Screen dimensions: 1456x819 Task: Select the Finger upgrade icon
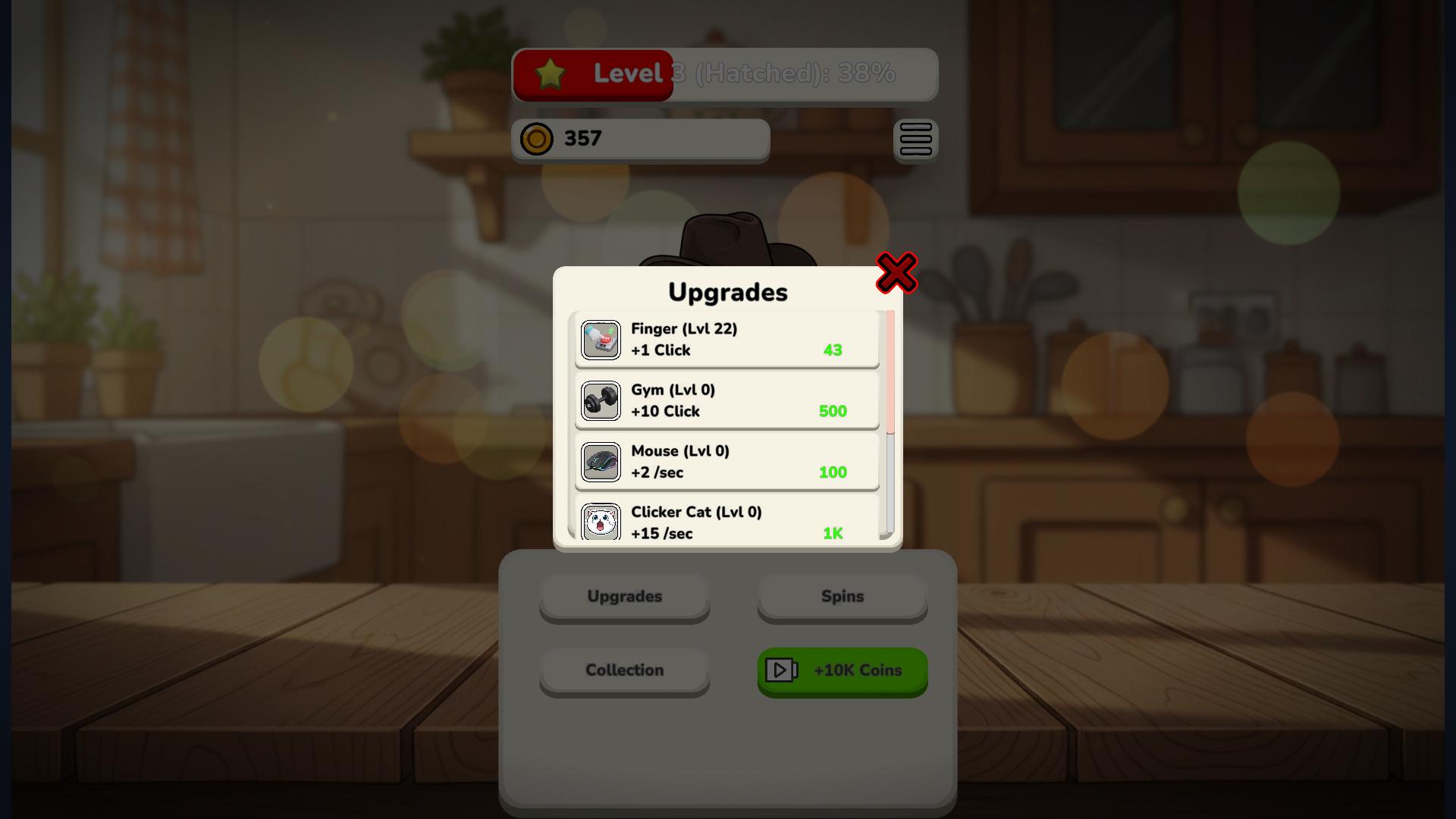click(601, 340)
